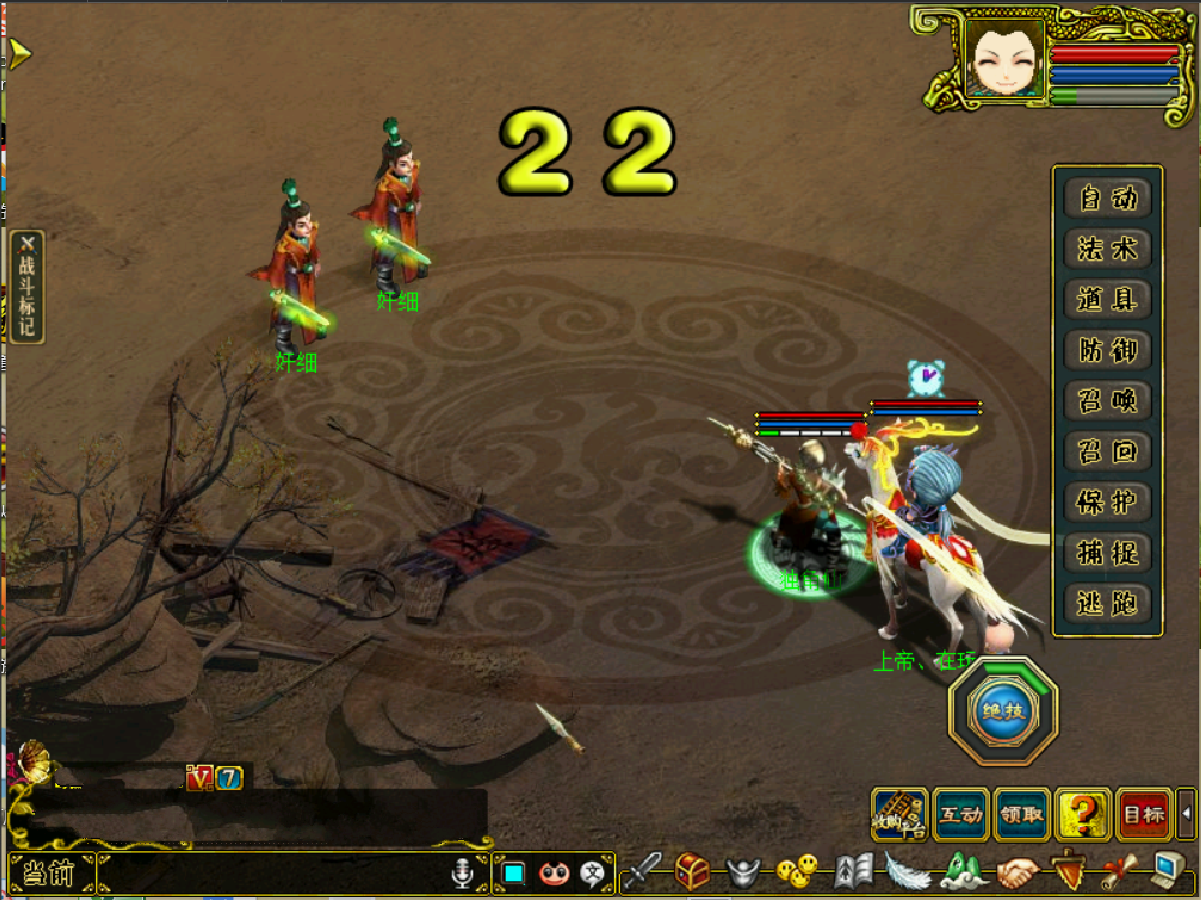Select the 召唤 summon command
This screenshot has height=900, width=1201.
pyautogui.click(x=1108, y=401)
